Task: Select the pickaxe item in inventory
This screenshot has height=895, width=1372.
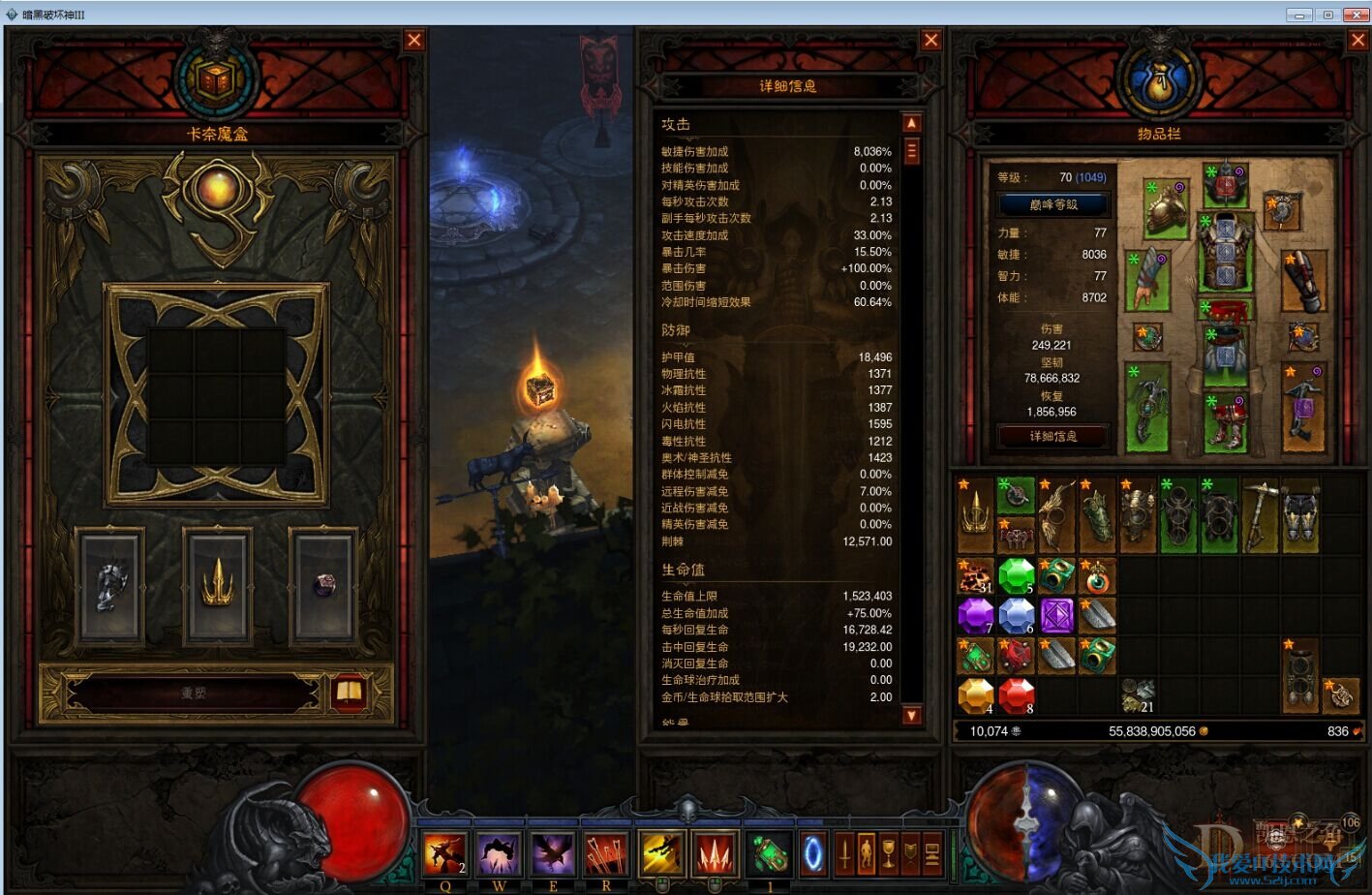Action: (1260, 513)
